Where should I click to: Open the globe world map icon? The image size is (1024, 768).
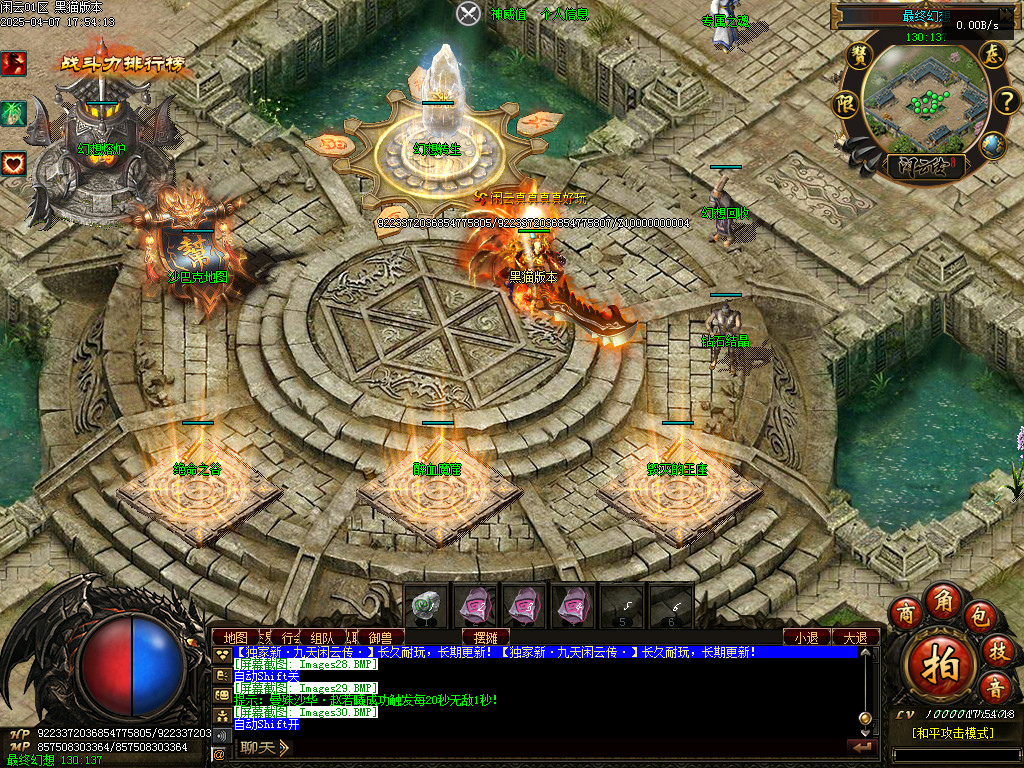tap(992, 146)
